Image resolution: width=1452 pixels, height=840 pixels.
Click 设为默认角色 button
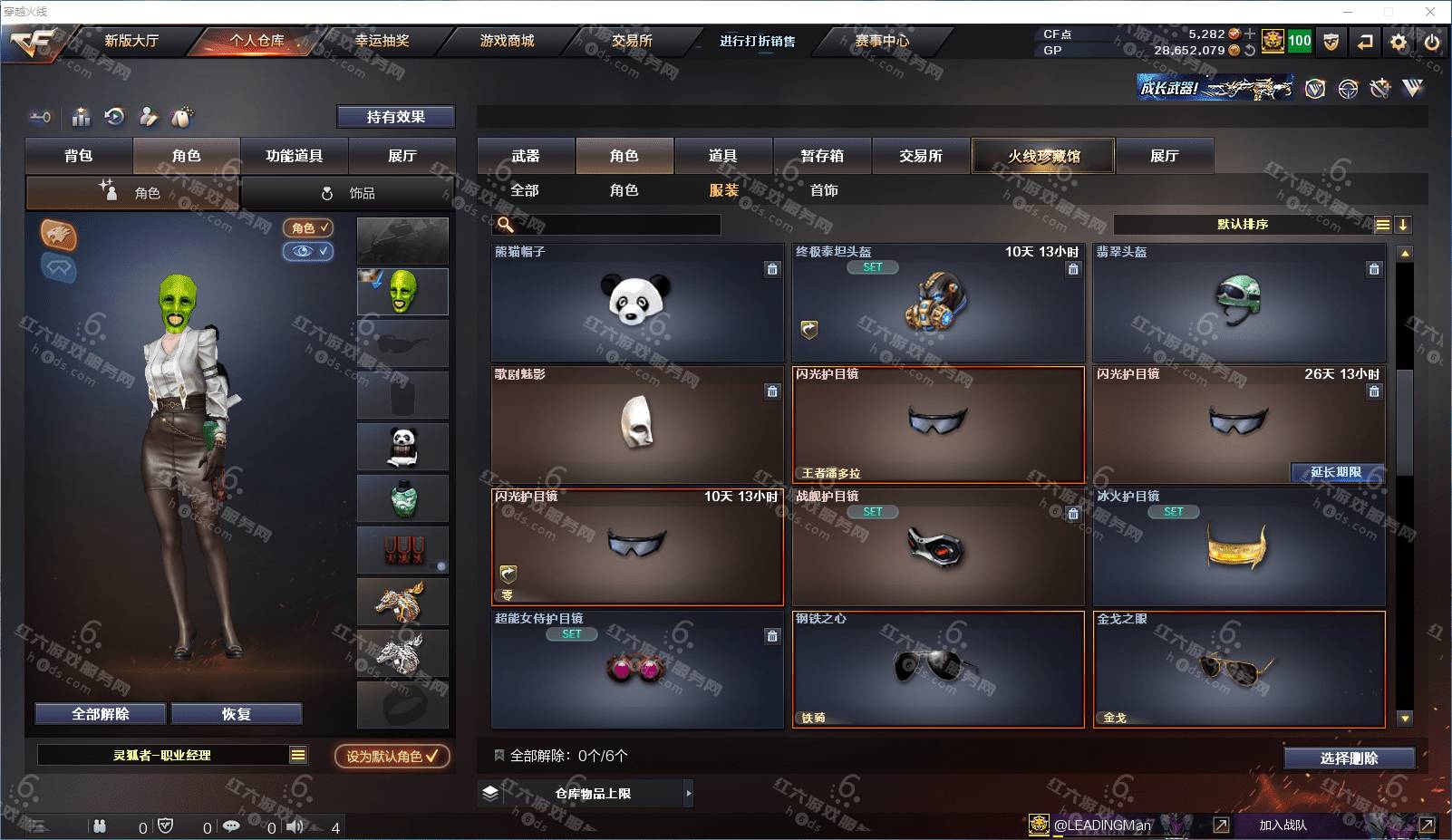tap(392, 756)
